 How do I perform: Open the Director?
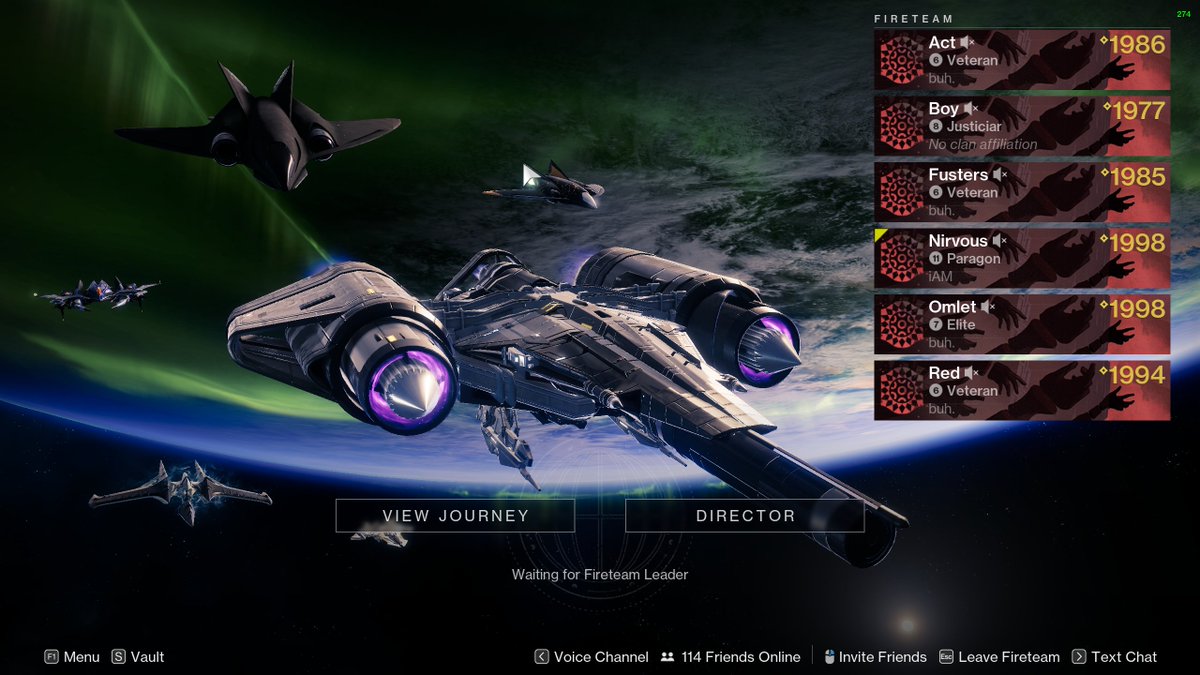(745, 516)
